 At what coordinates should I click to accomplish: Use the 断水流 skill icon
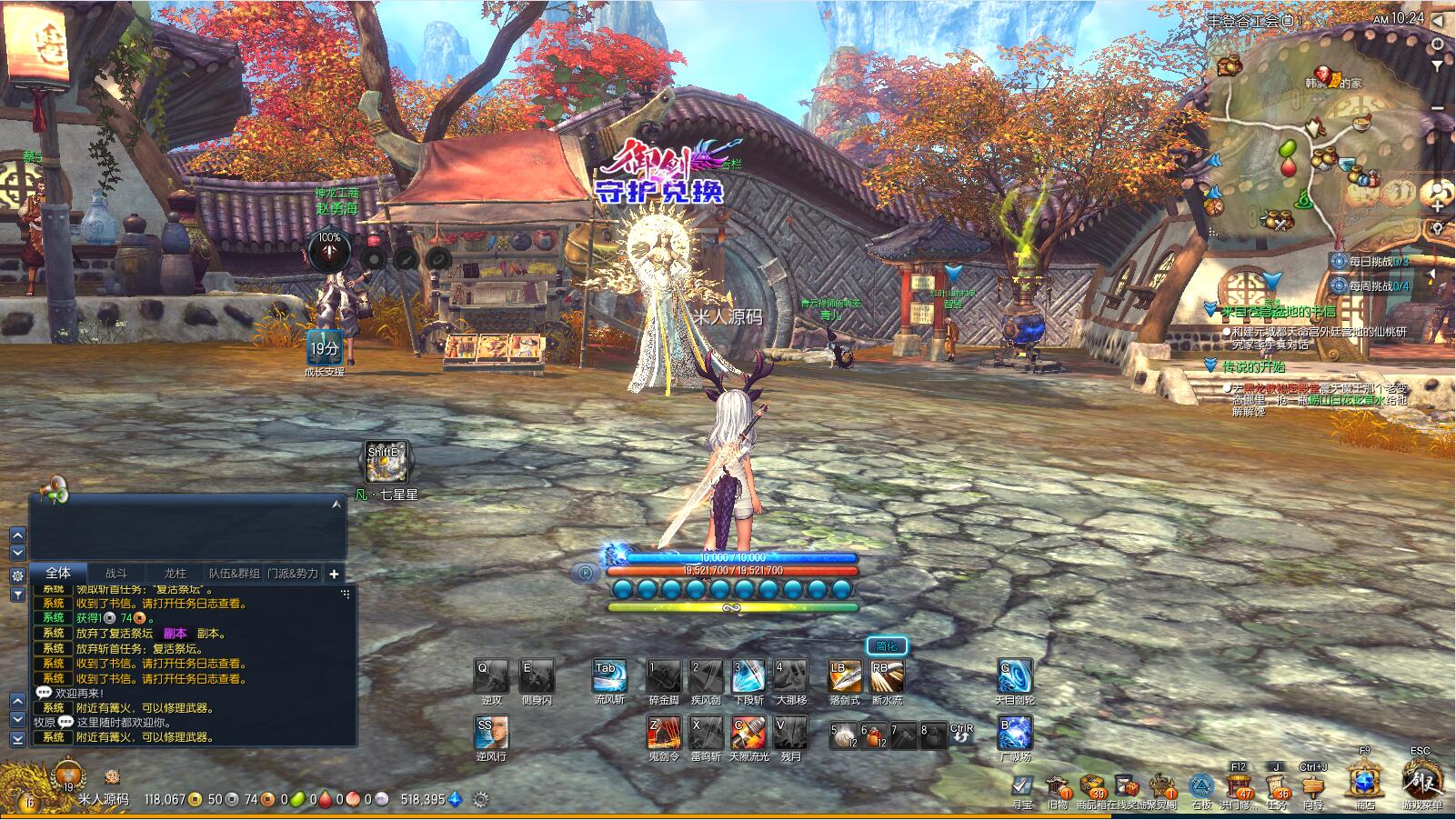pos(887,677)
